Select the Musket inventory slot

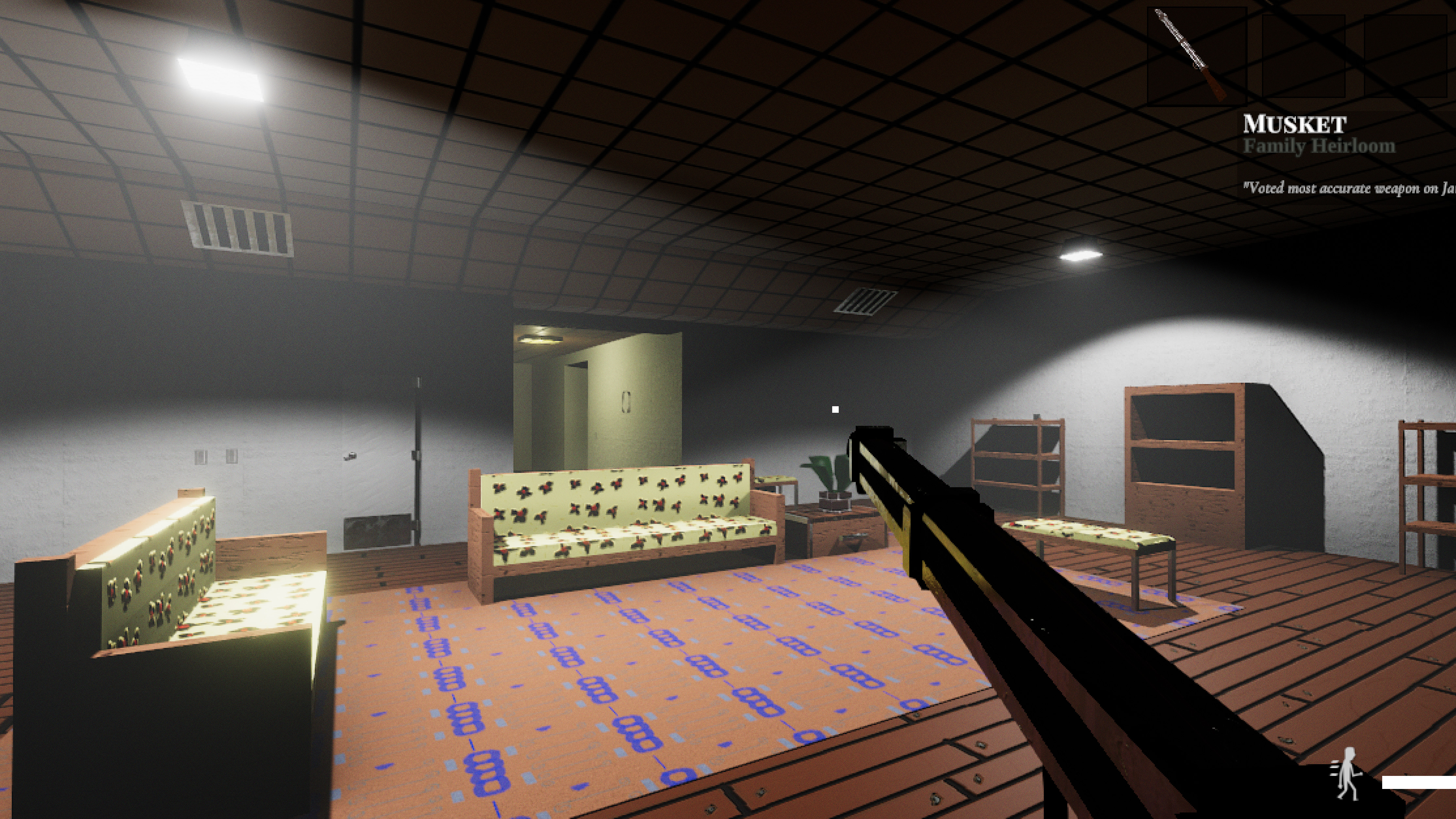click(1197, 56)
